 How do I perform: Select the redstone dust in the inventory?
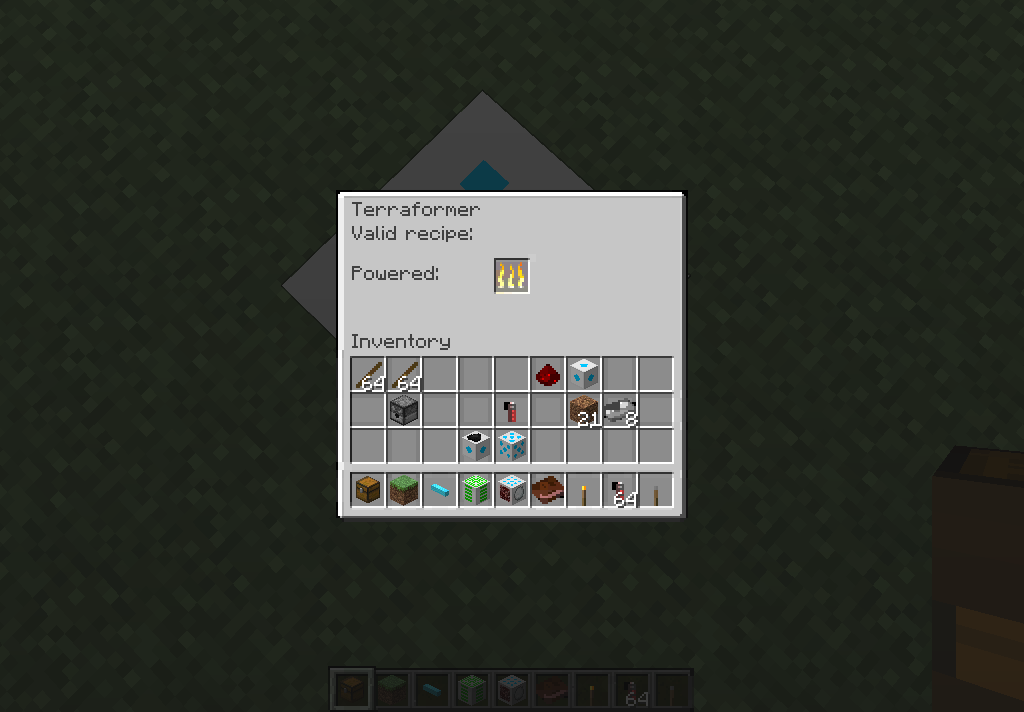tap(547, 375)
